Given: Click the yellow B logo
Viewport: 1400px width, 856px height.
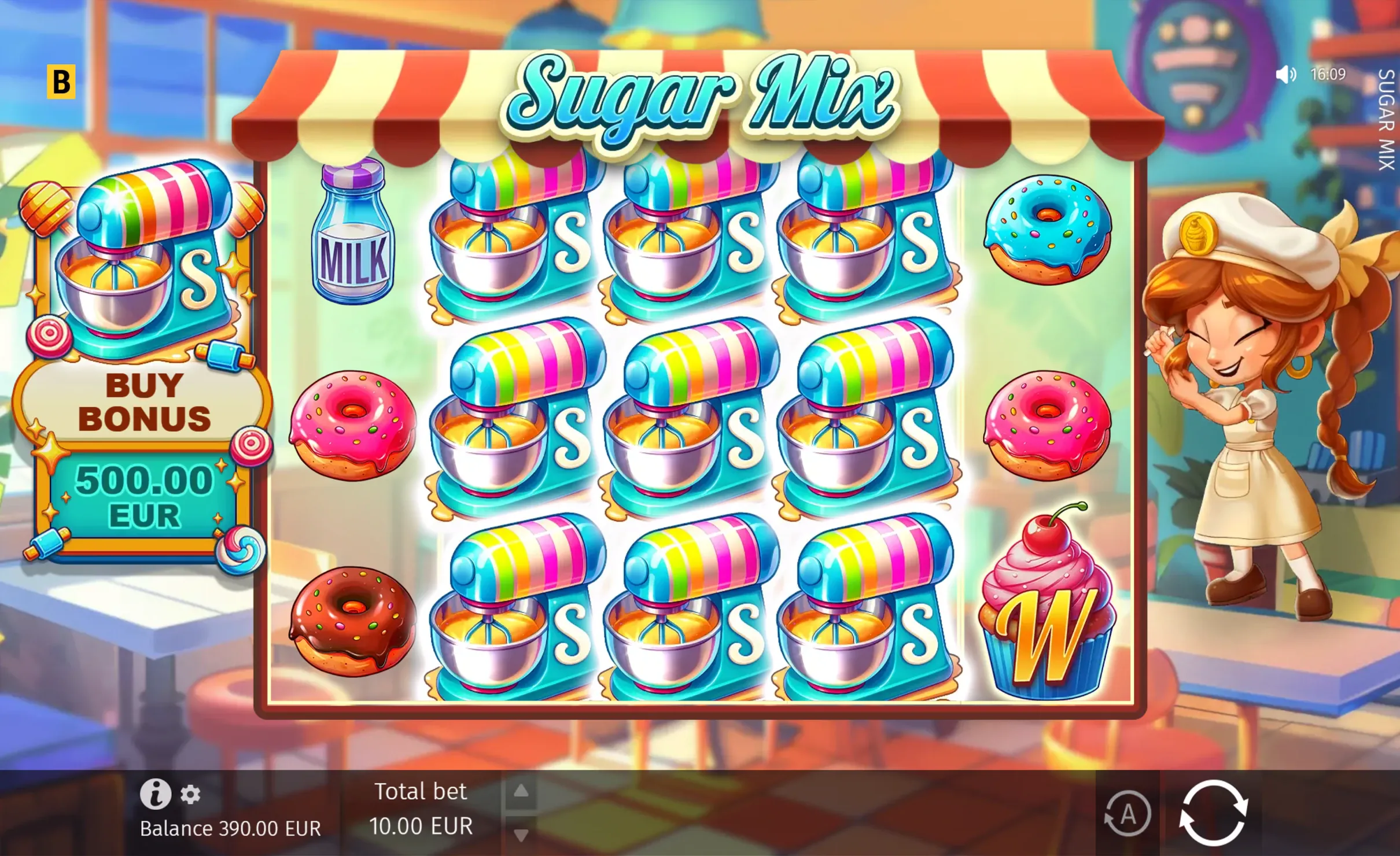Looking at the screenshot, I should pos(61,82).
